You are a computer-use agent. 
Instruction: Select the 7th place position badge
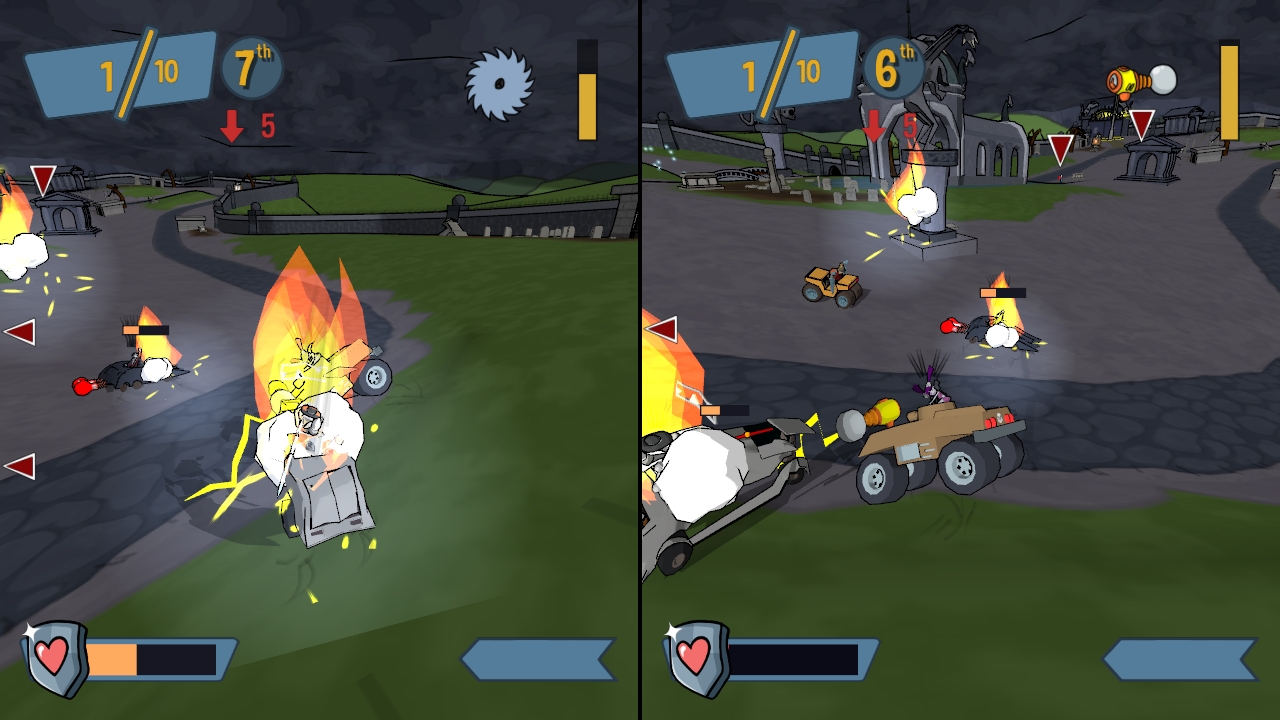(x=250, y=70)
